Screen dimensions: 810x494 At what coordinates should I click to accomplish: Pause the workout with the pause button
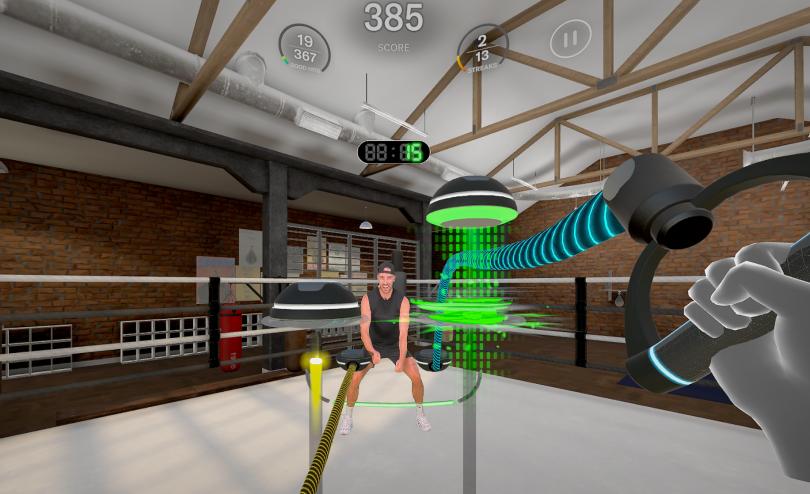pyautogui.click(x=569, y=40)
